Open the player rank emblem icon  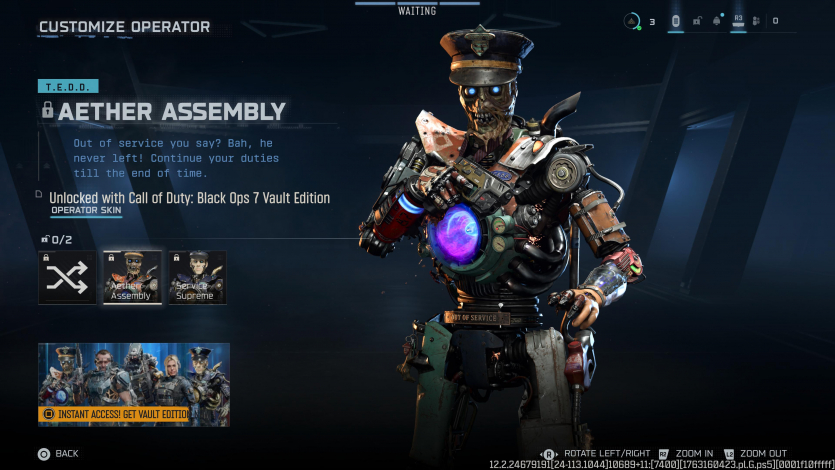631,21
